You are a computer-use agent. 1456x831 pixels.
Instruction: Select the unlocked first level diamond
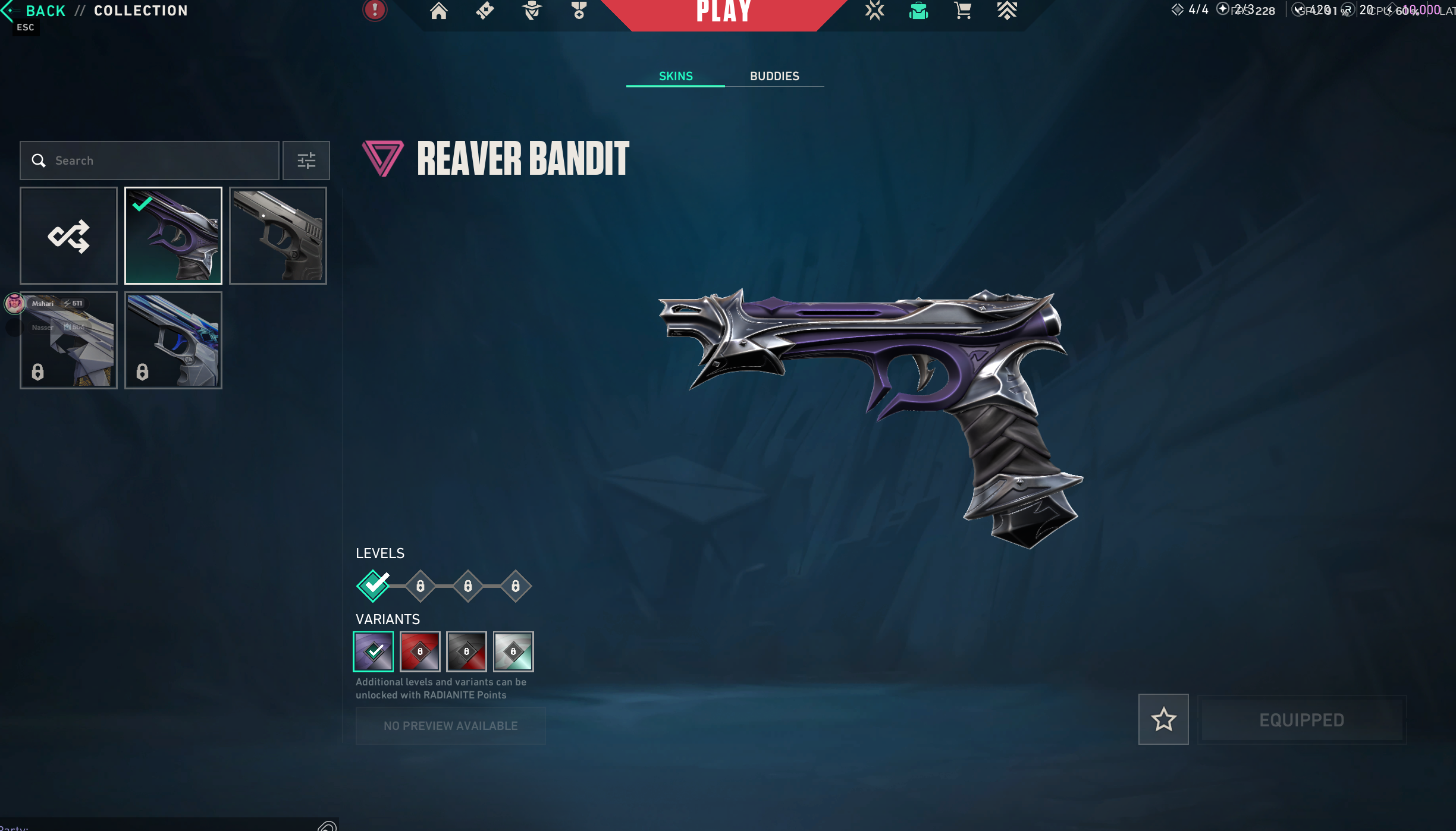pos(374,586)
